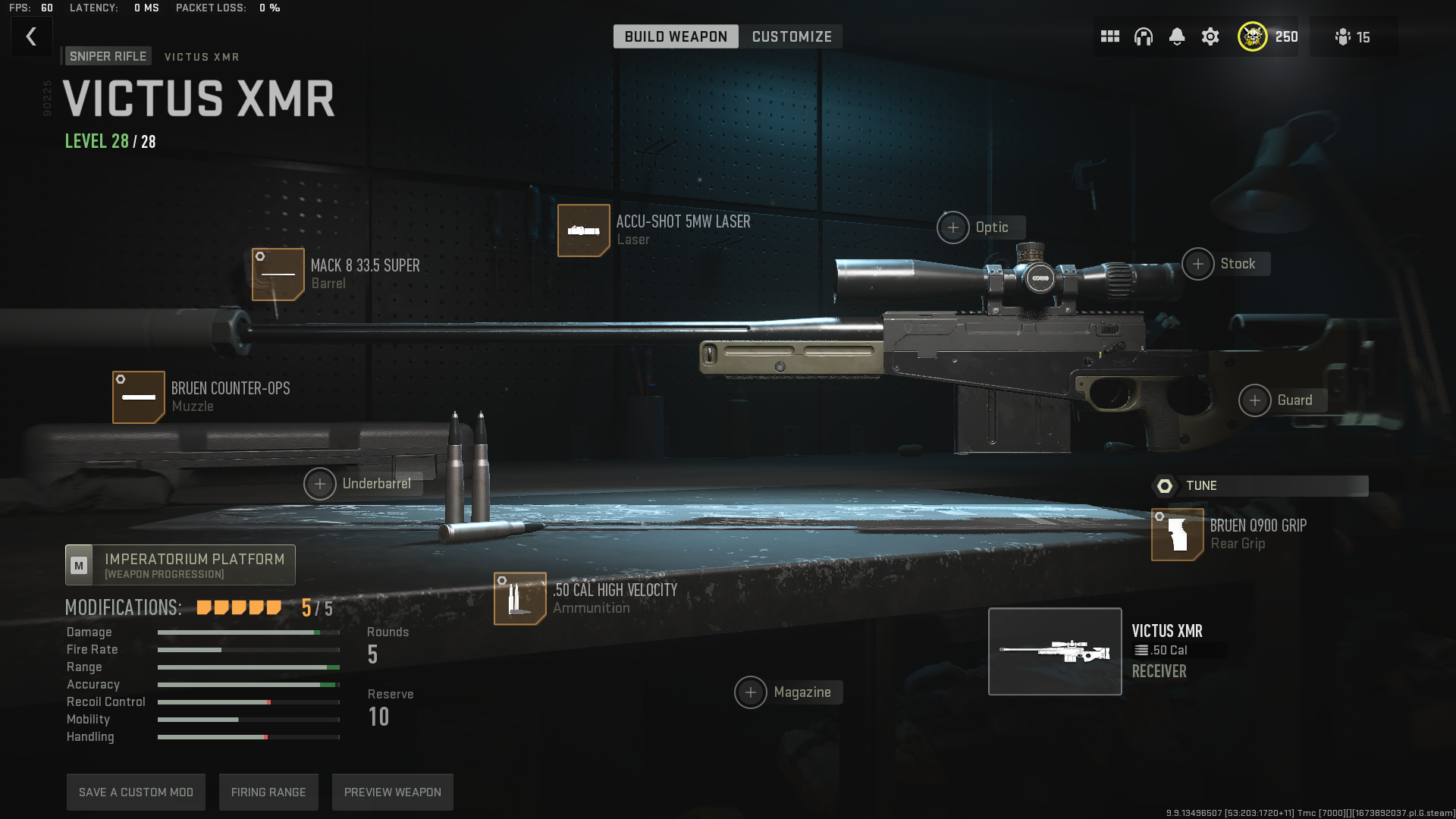Open the Accu-Shot 5MW Laser slot

(584, 231)
